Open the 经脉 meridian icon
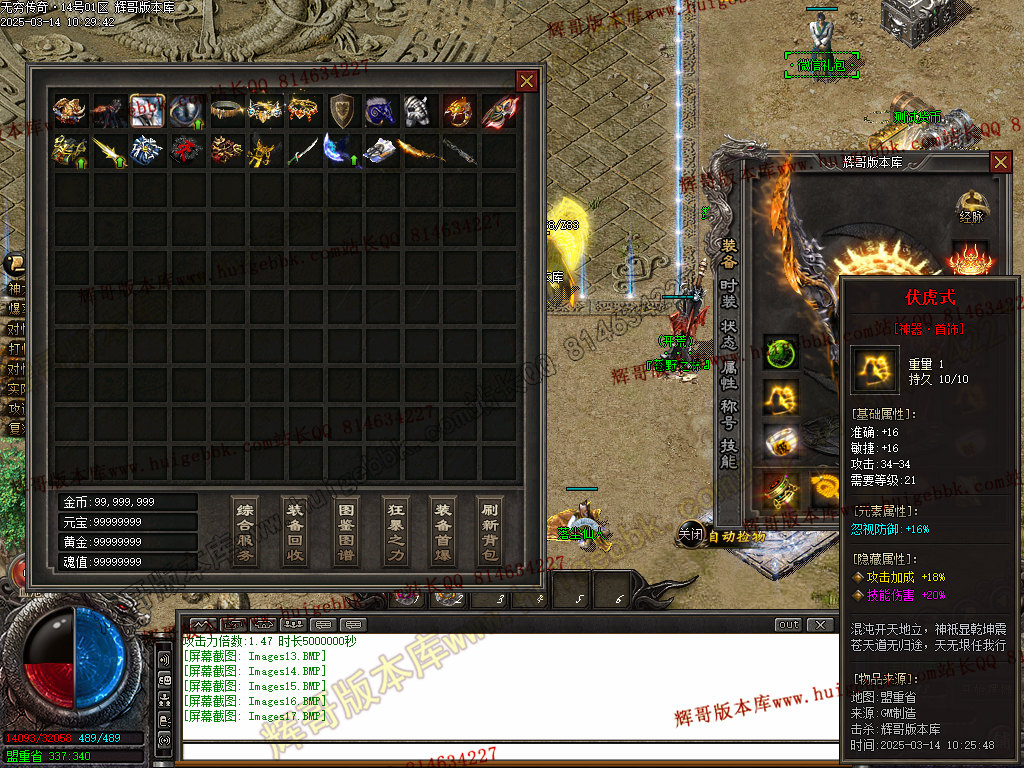Screen dimensions: 1024x768 [970, 207]
